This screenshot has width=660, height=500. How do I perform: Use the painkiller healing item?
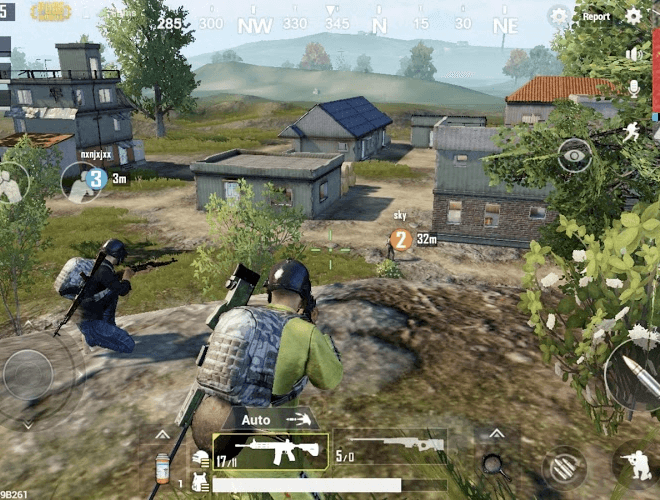(x=162, y=467)
